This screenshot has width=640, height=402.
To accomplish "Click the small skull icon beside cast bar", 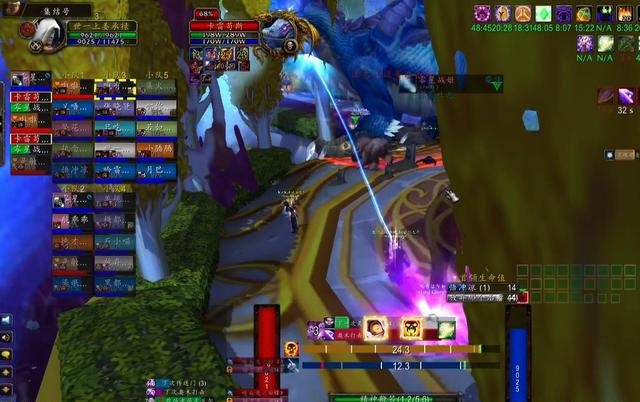I will (291, 349).
